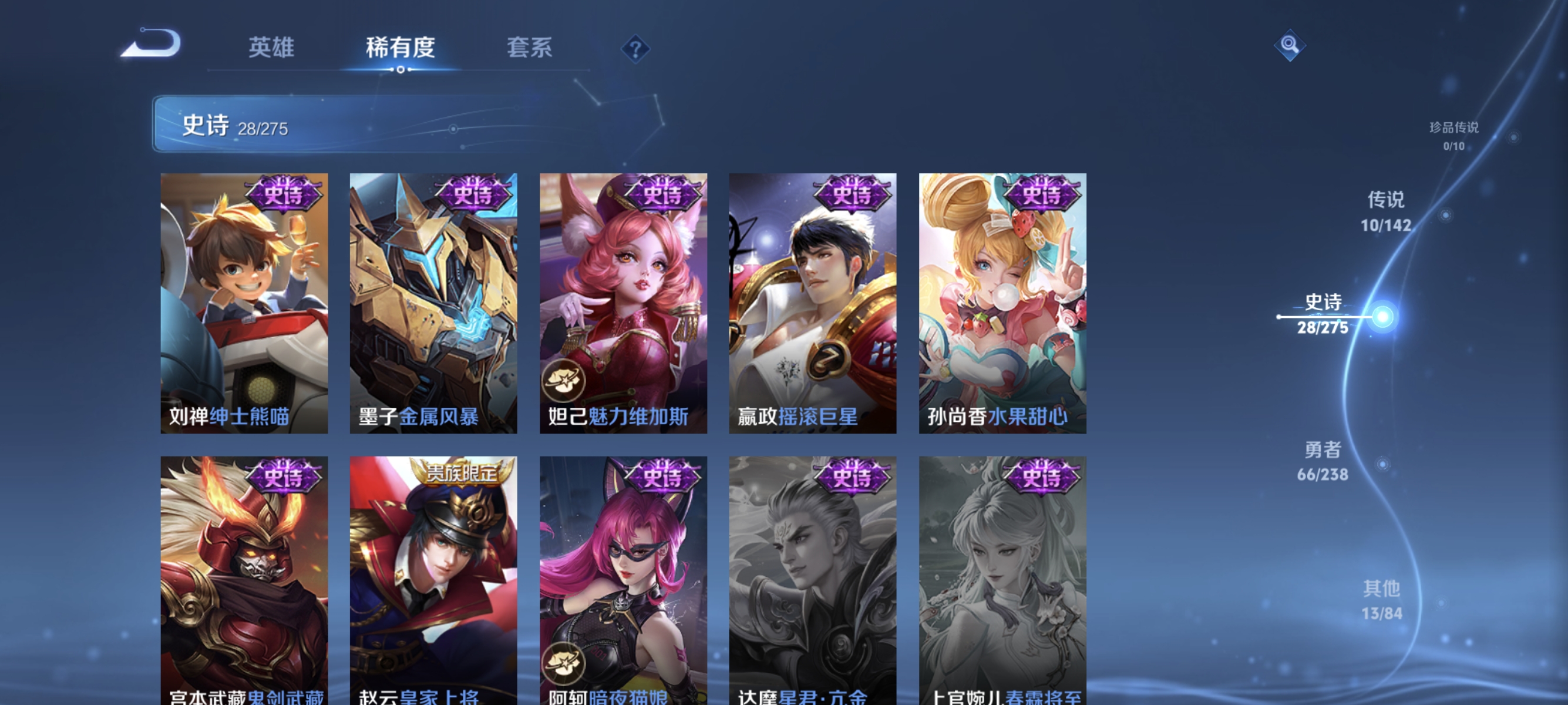This screenshot has width=1568, height=705.
Task: Open the 嬴政摇滚巨星 skin thumbnail
Action: (x=812, y=298)
